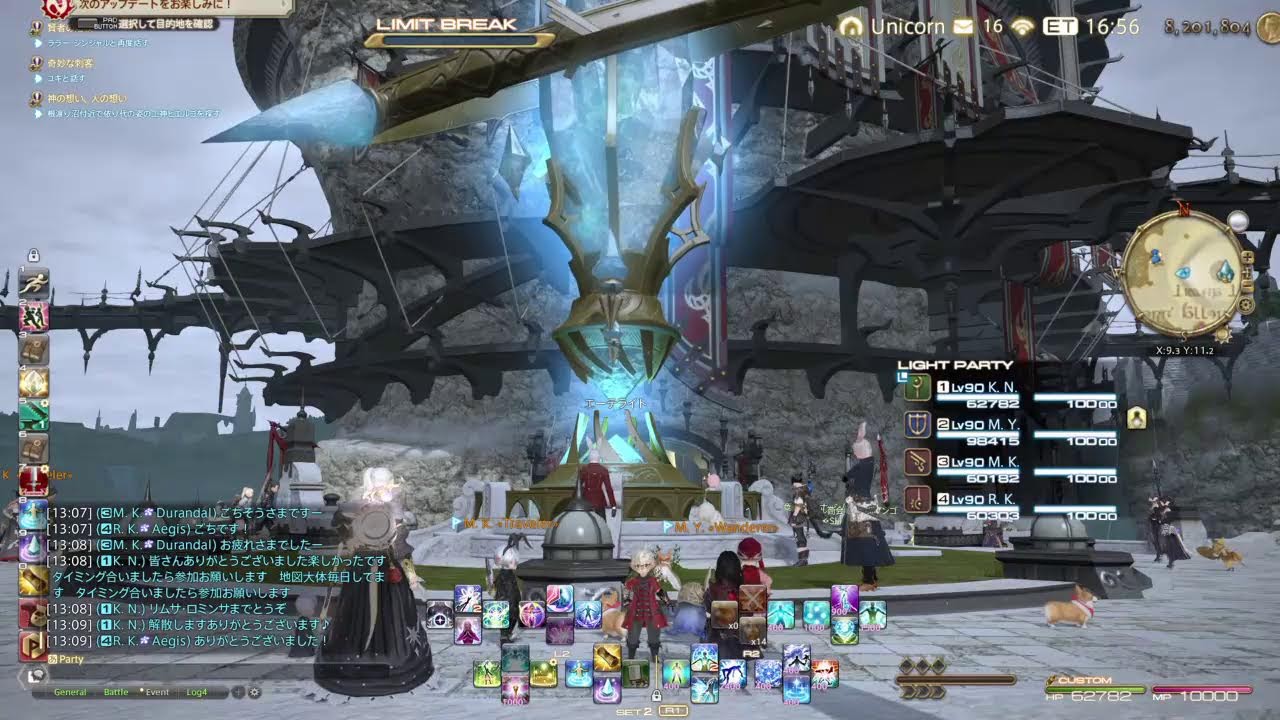Click the minimap zoom-in button
Screen dimensions: 1280x720
1248,257
